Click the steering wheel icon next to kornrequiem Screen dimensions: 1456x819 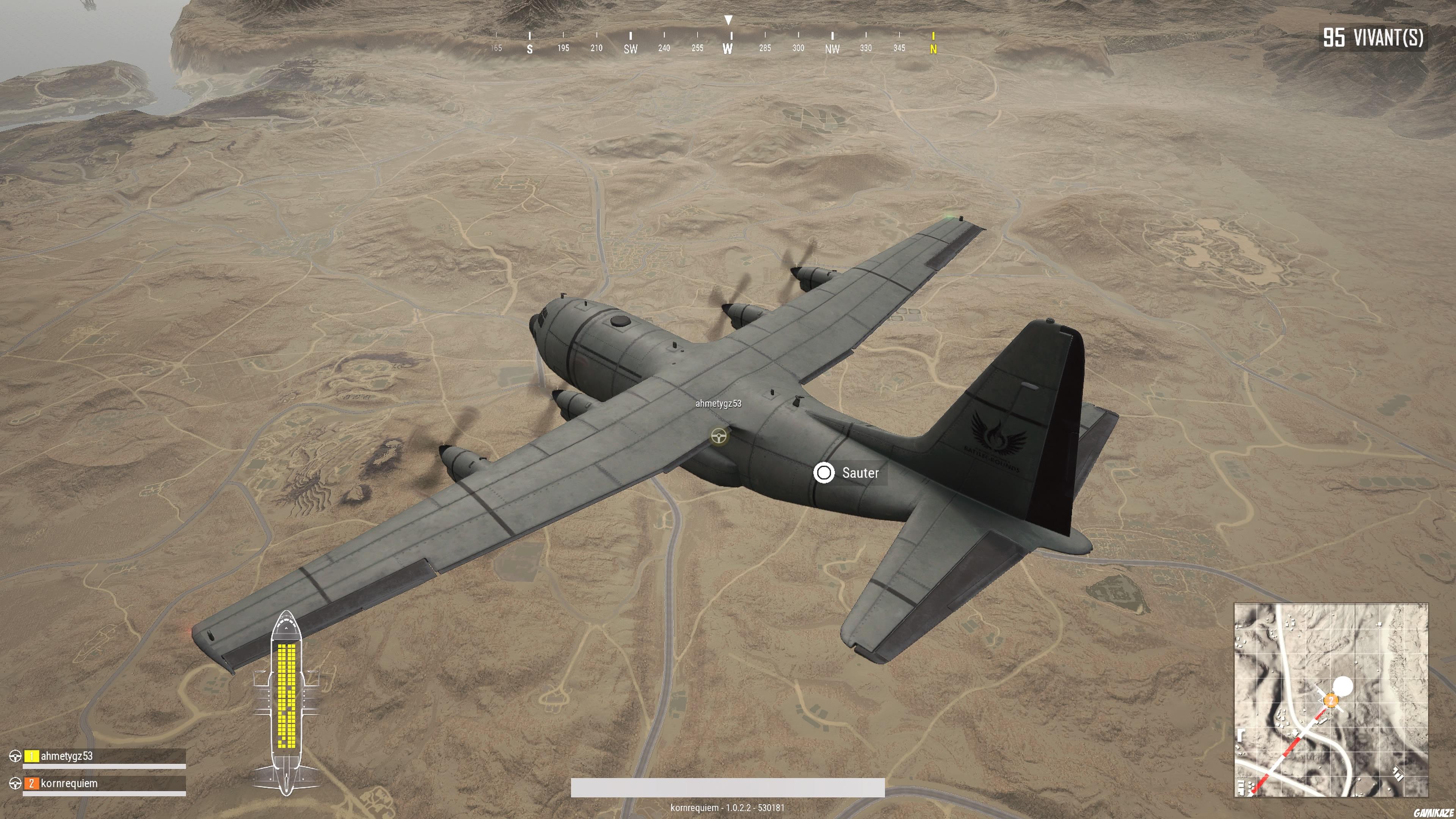pyautogui.click(x=15, y=783)
